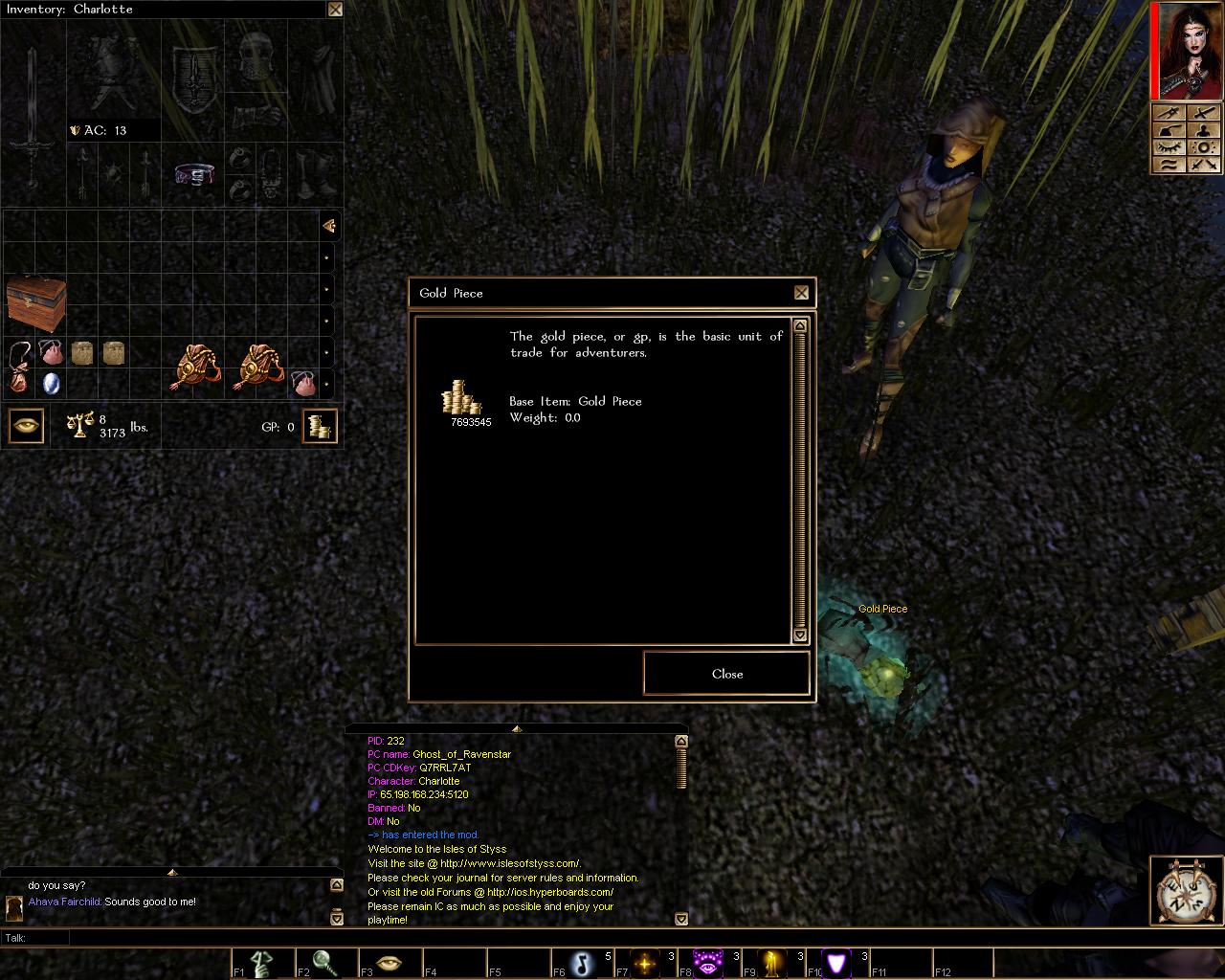Activate the F6 musical note ability
This screenshot has width=1225, height=980.
[582, 962]
